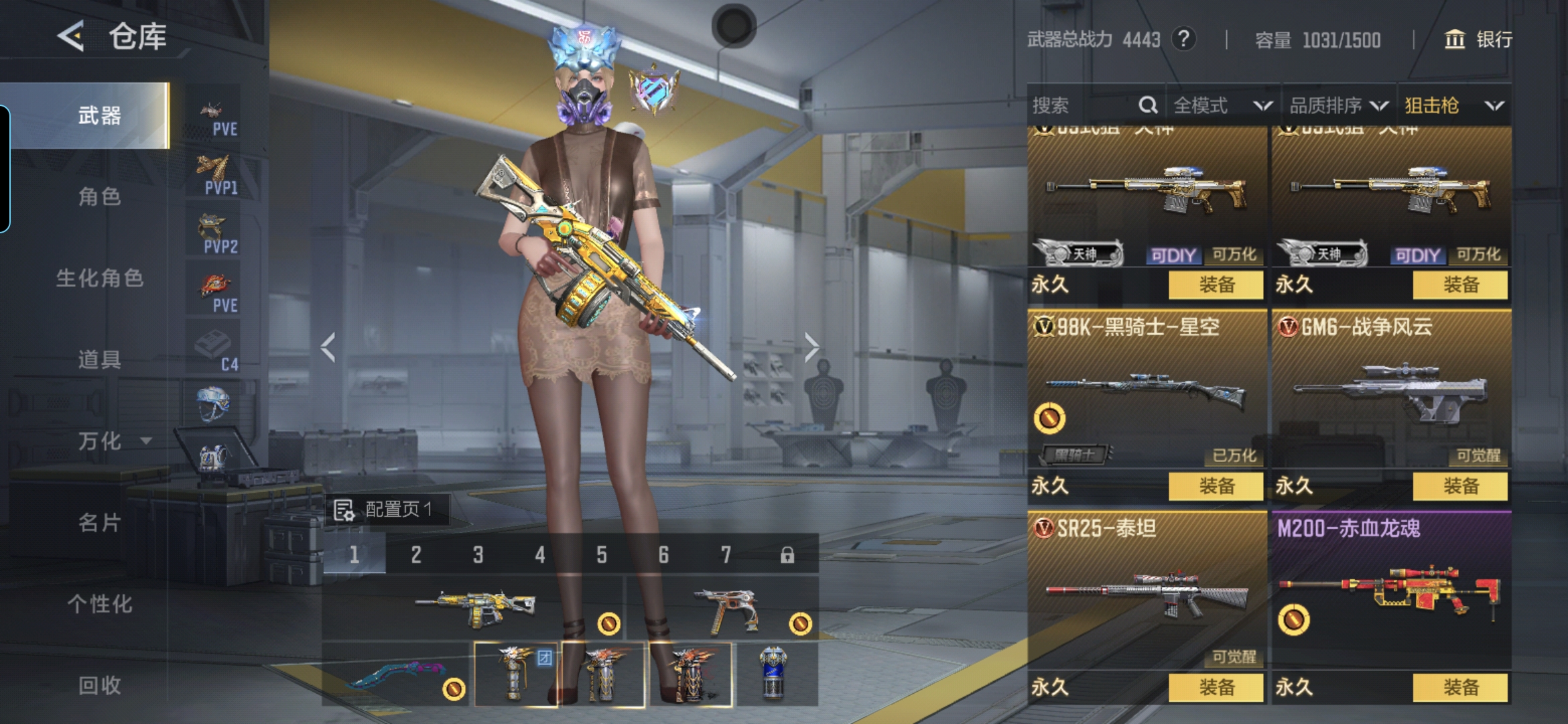Equip the M200-赤血龙魂 rifle

tap(1460, 687)
